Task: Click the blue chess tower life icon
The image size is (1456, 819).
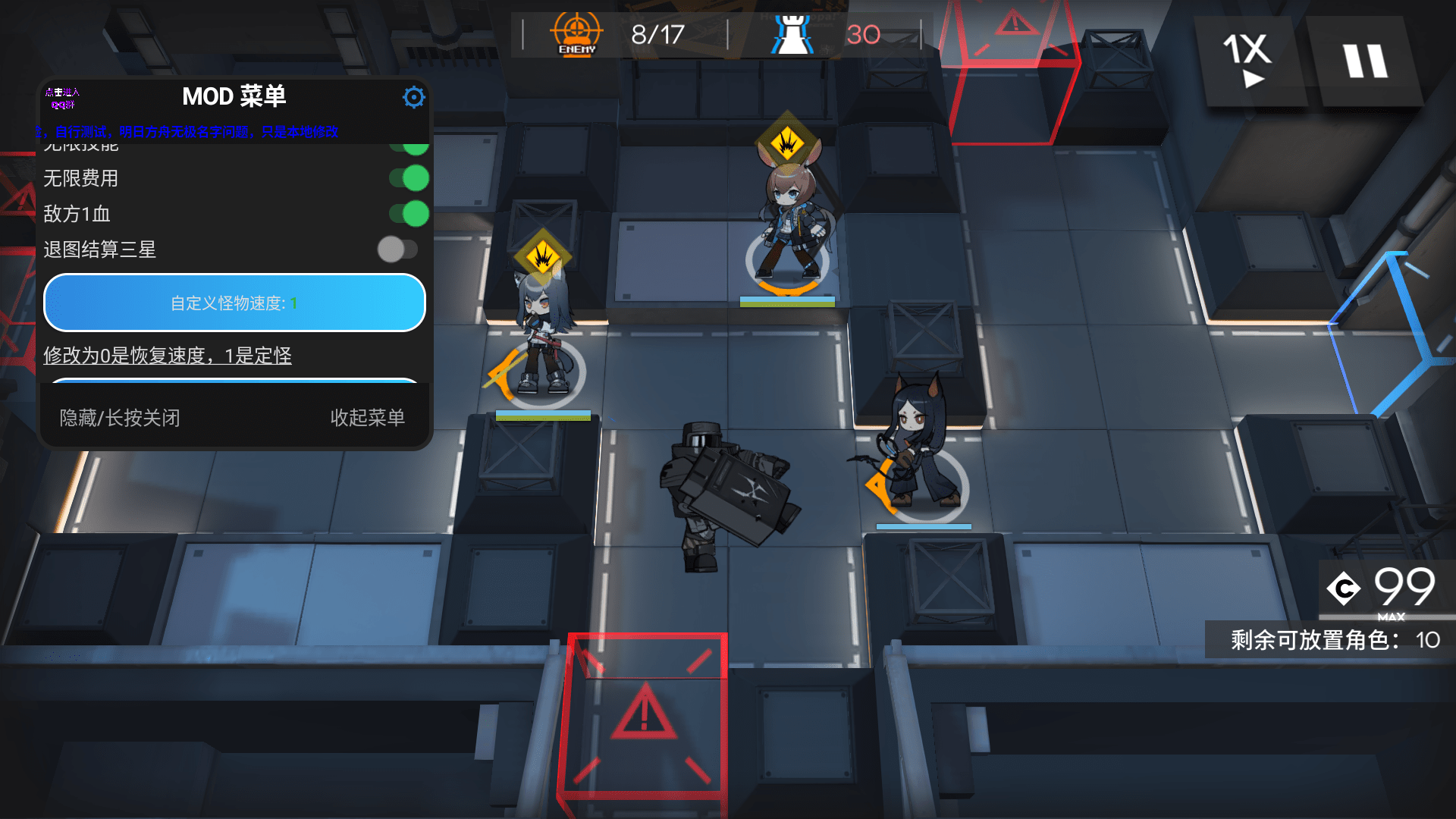Action: tap(792, 33)
